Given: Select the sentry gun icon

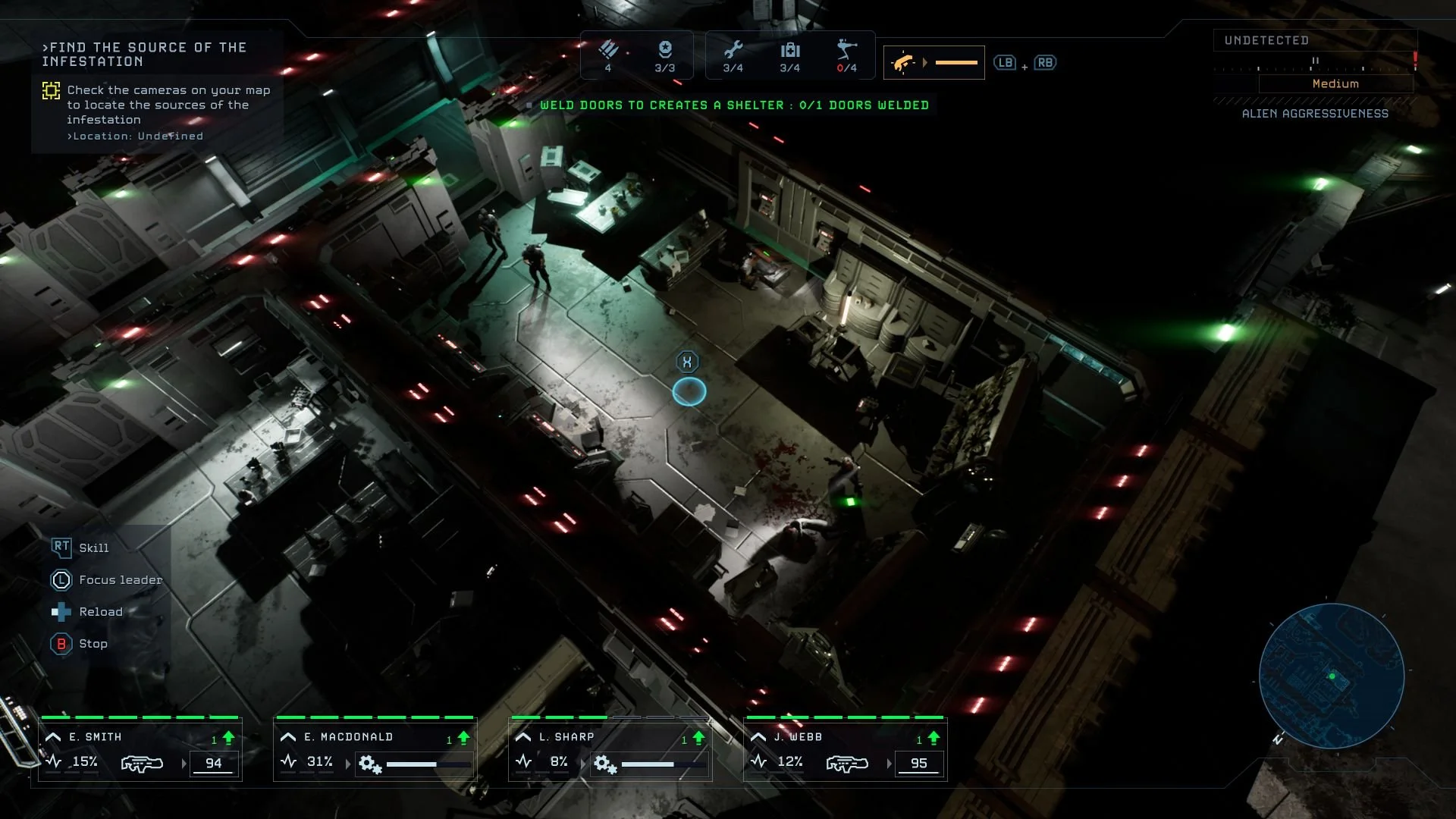Looking at the screenshot, I should click(846, 50).
